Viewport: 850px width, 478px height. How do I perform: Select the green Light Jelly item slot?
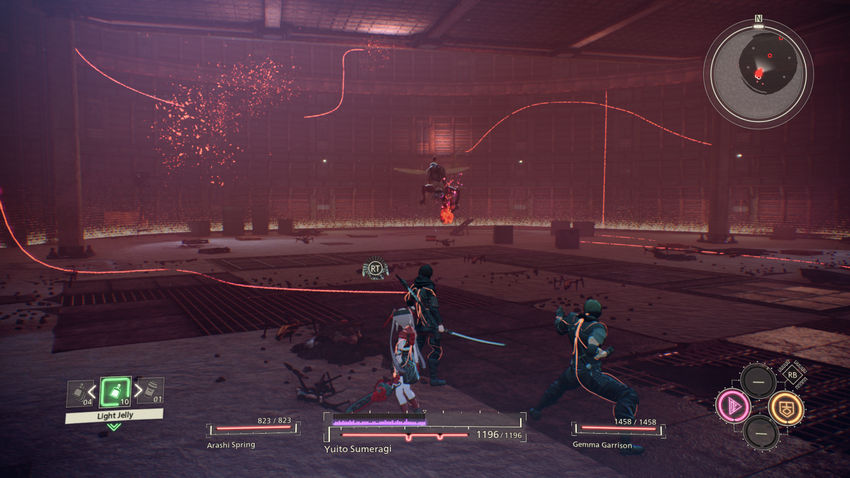click(116, 392)
